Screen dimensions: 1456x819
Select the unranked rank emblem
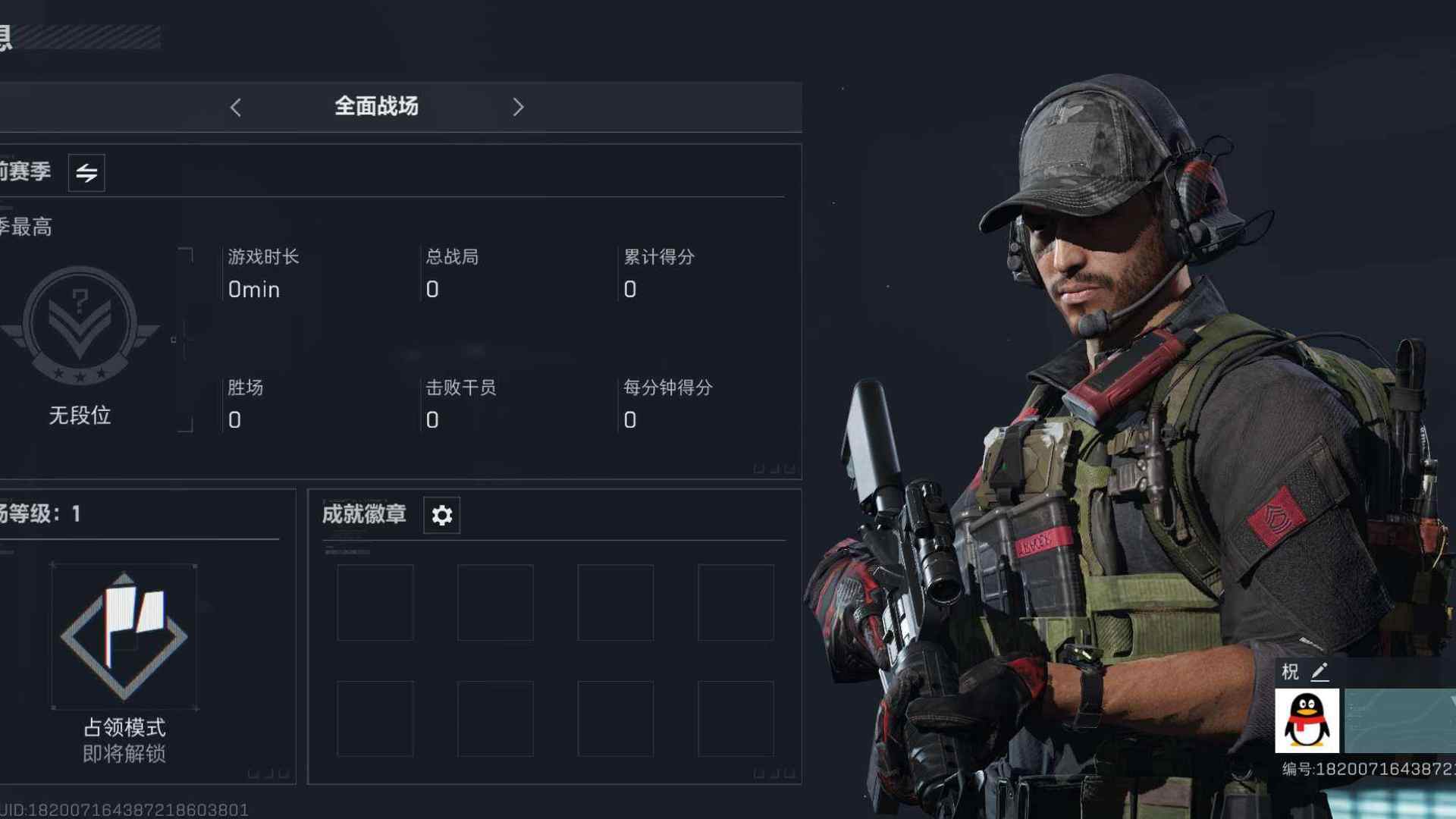tap(80, 326)
